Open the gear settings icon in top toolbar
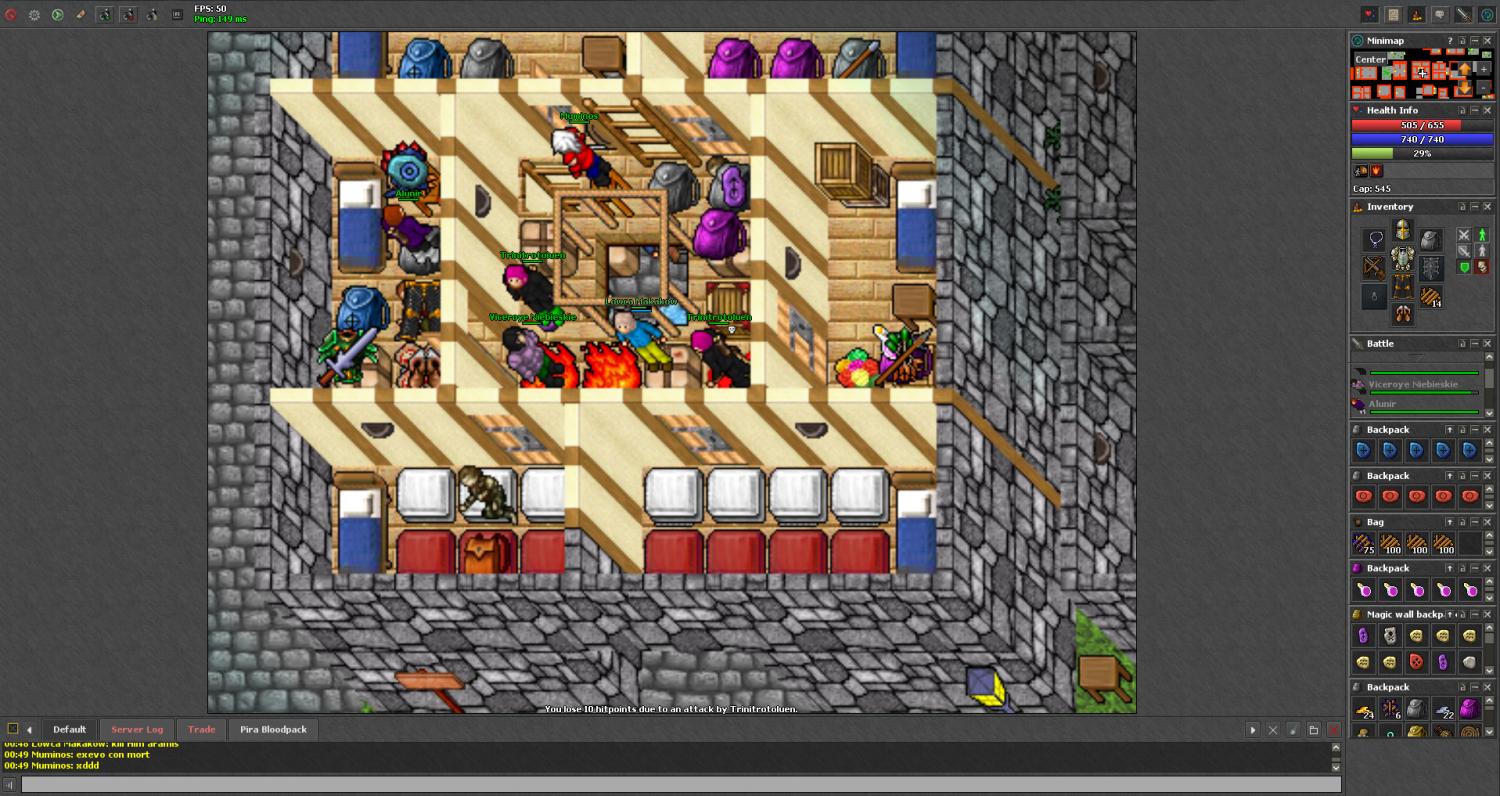Image resolution: width=1500 pixels, height=796 pixels. [34, 15]
